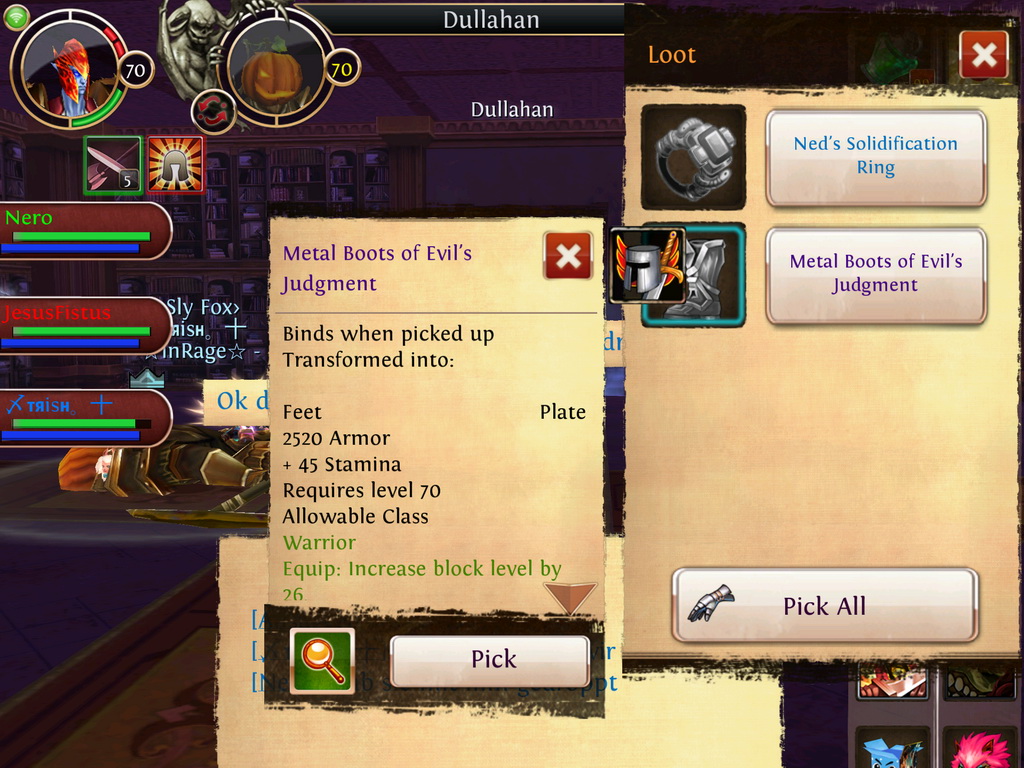This screenshot has height=768, width=1024.
Task: Pick all loot items
Action: [825, 605]
